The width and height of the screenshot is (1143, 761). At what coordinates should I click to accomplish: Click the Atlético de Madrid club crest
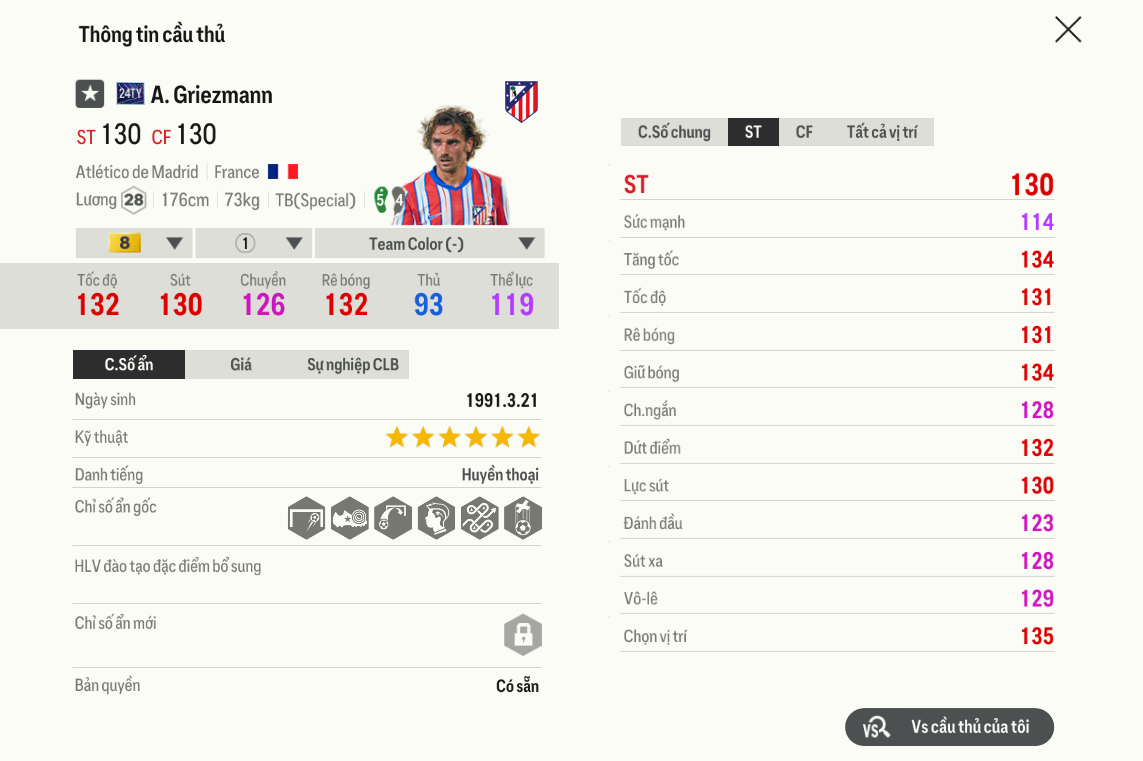(x=521, y=101)
